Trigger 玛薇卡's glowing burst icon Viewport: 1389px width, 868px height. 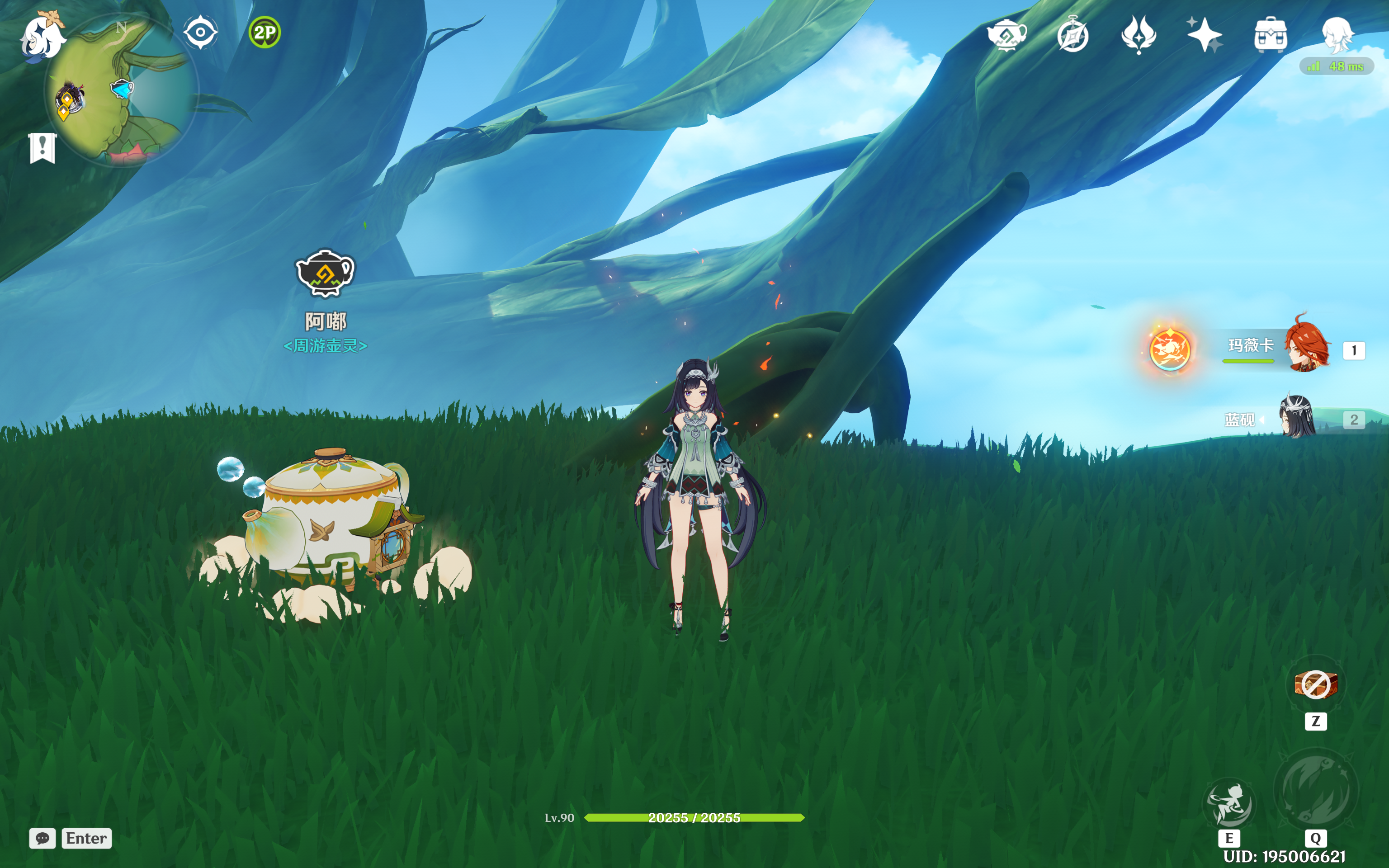click(x=1170, y=349)
